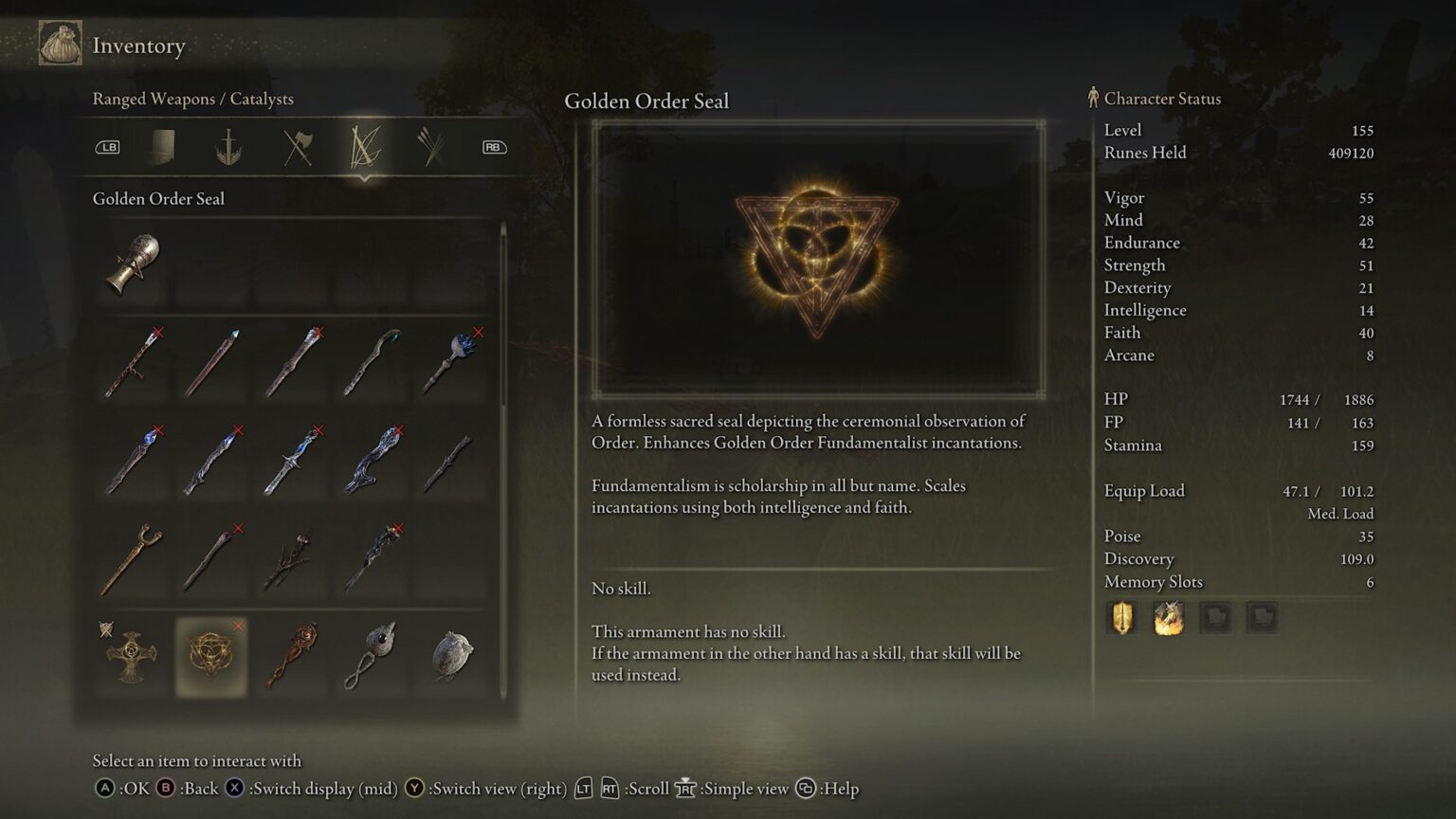Select the helmet/armor category tab icon
Viewport: 1456px width, 819px height.
click(x=161, y=147)
